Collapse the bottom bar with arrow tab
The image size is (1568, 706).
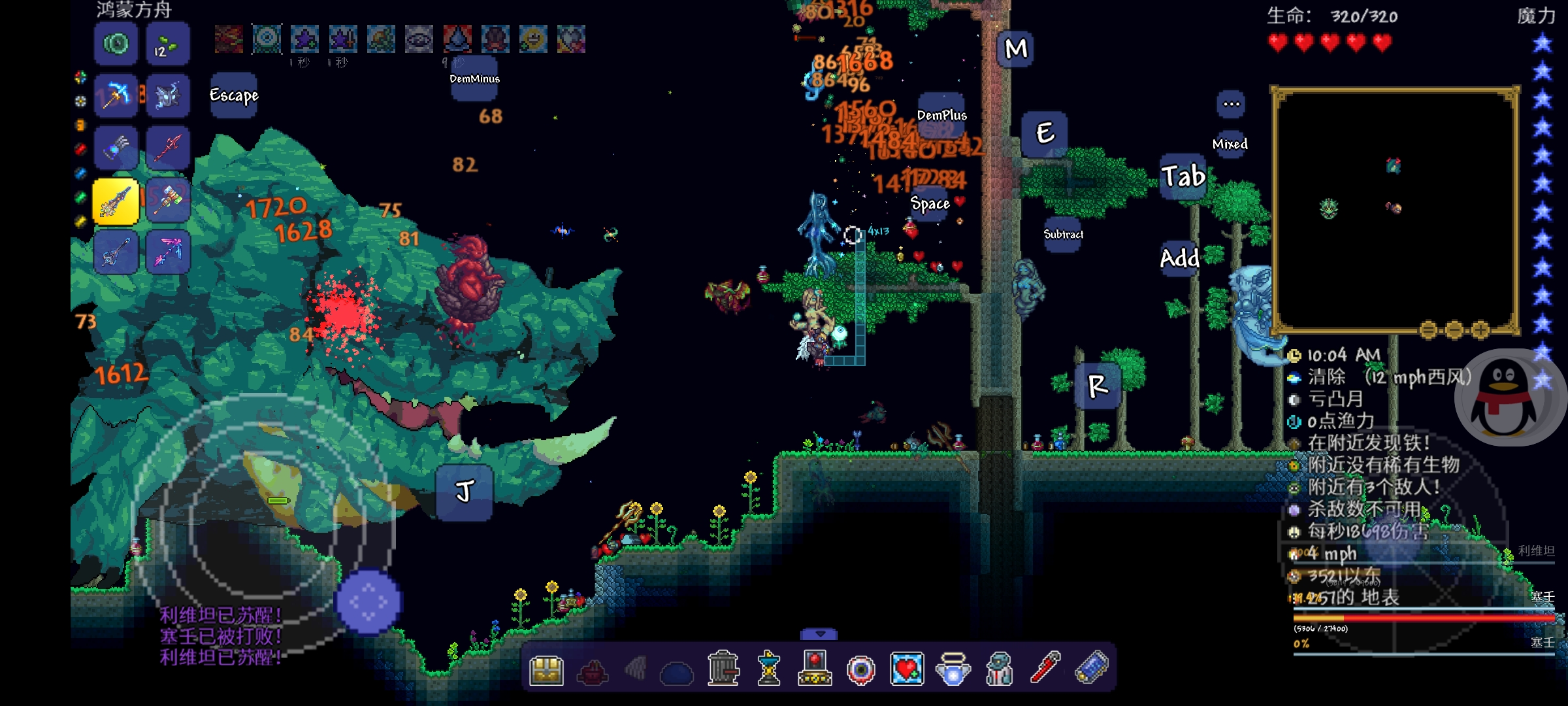(819, 633)
